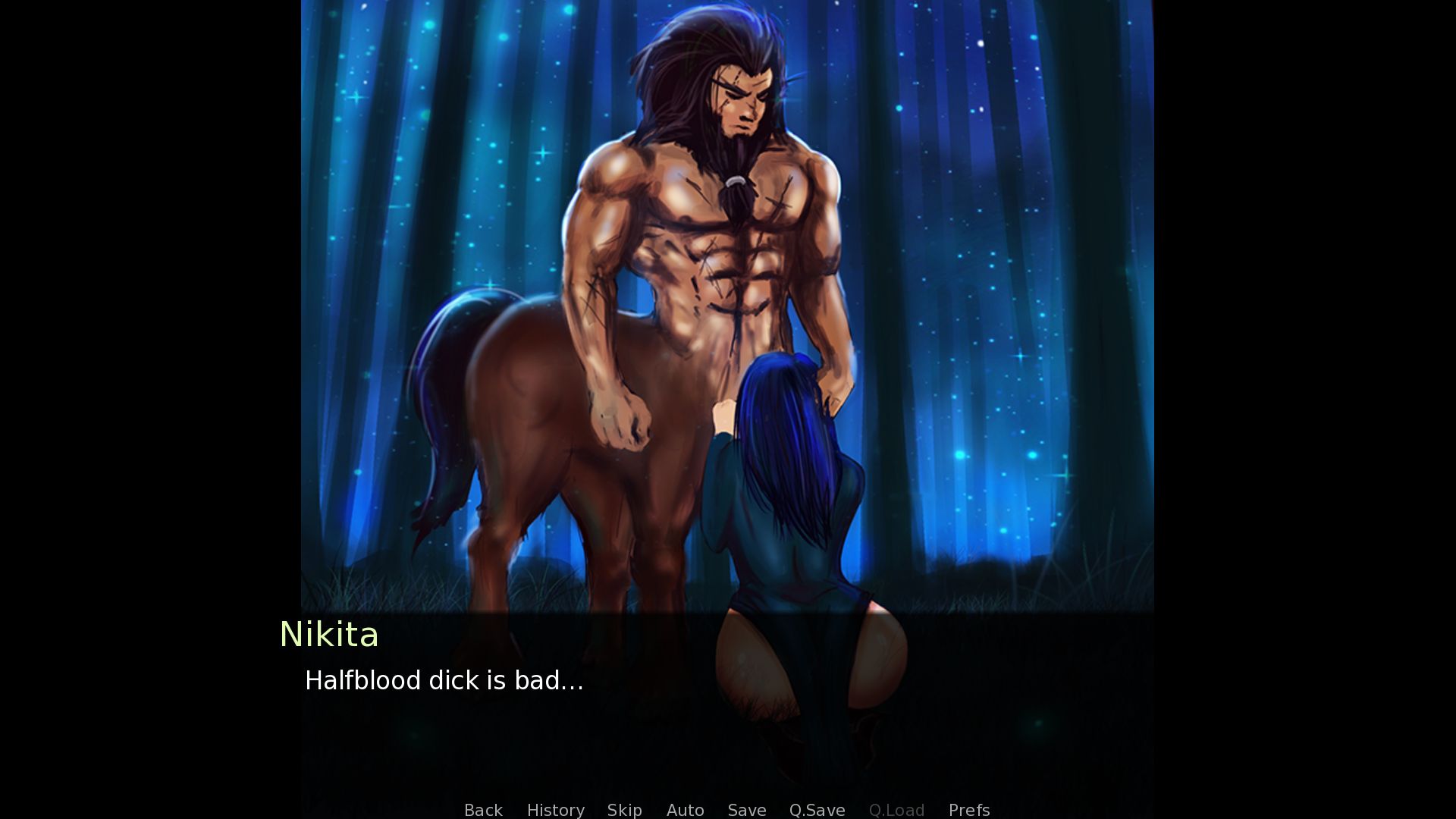The image size is (1456, 819).
Task: Toggle Auto-advance mode
Action: coord(685,810)
